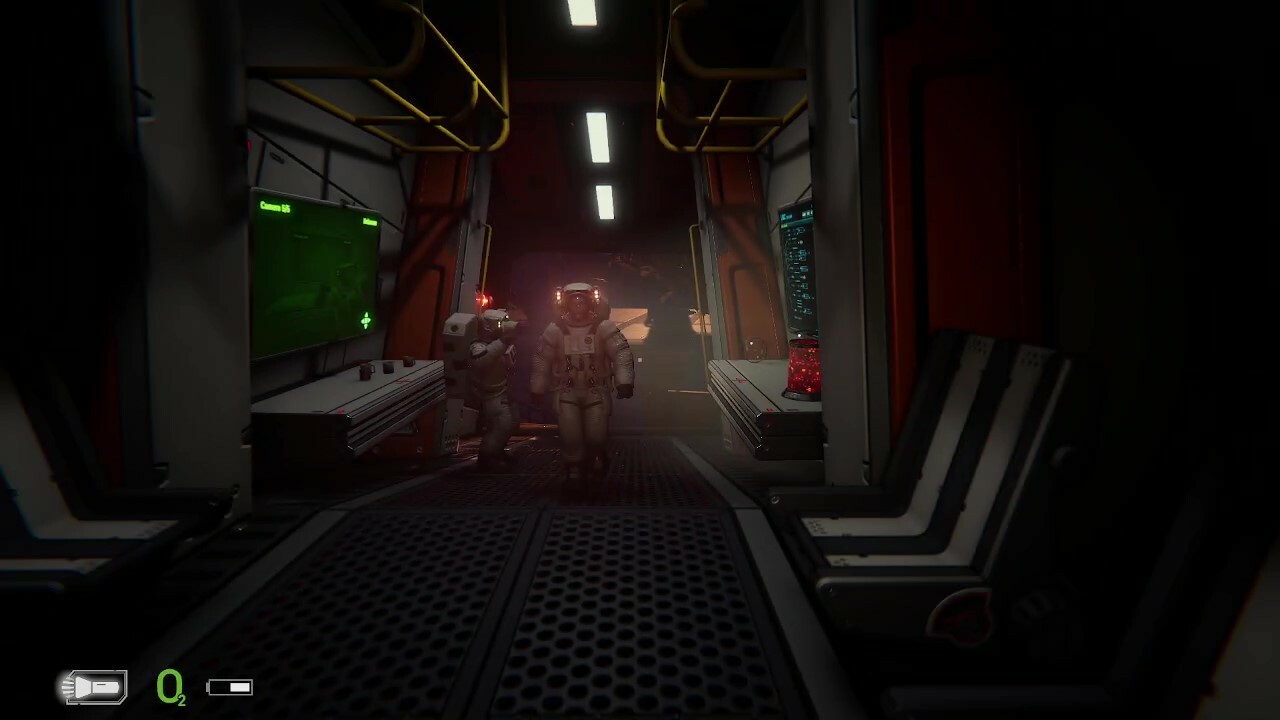Click the battery charge level bar
Screen dimensions: 1280x720
coord(240,686)
